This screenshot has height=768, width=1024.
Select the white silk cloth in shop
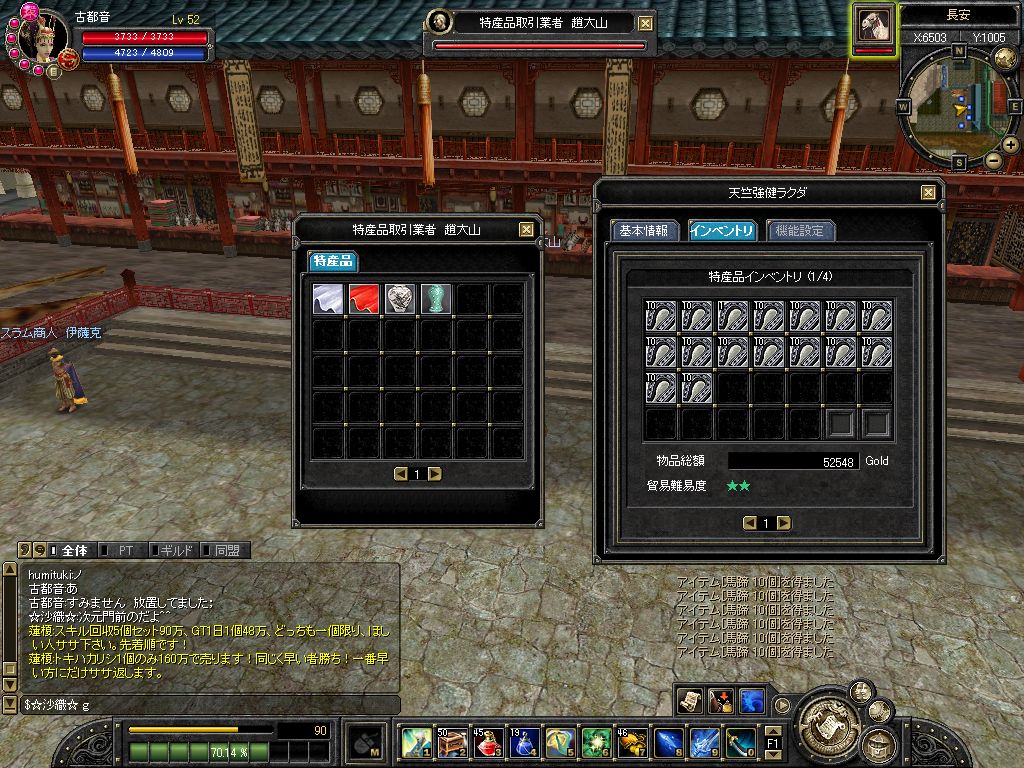coord(328,299)
